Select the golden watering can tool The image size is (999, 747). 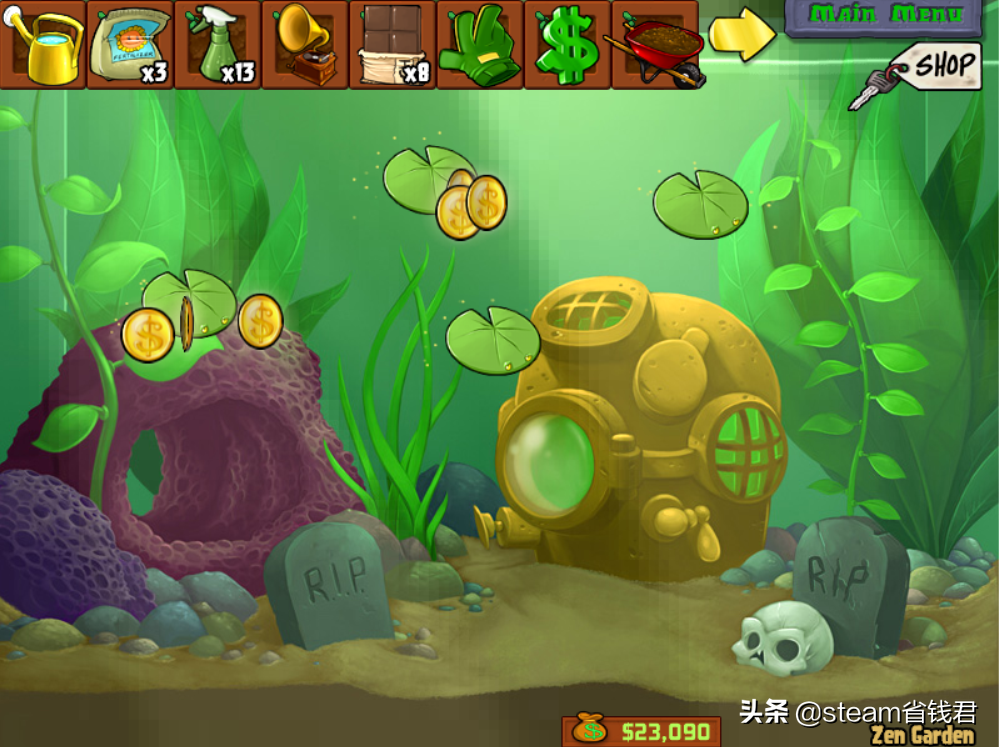[x=44, y=46]
